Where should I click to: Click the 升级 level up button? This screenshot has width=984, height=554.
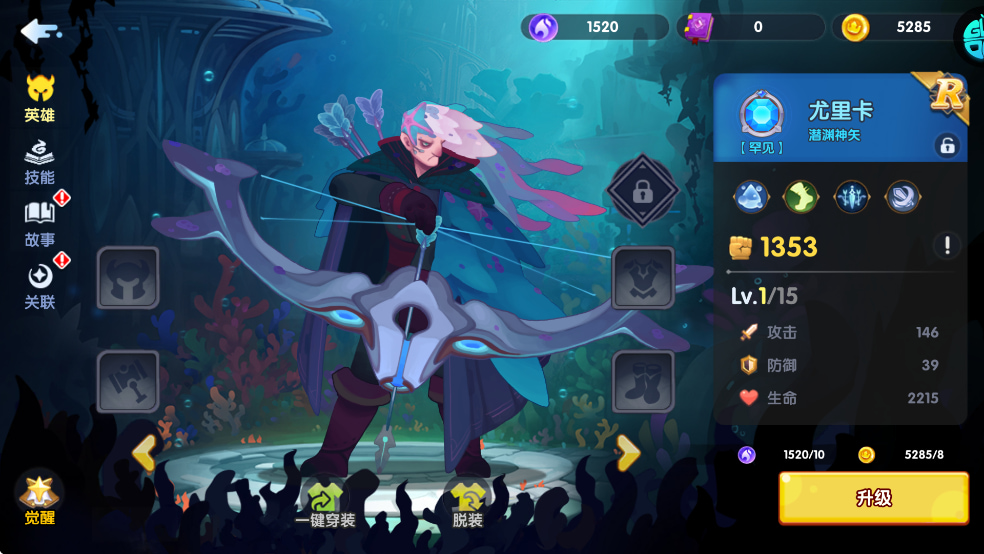[873, 498]
